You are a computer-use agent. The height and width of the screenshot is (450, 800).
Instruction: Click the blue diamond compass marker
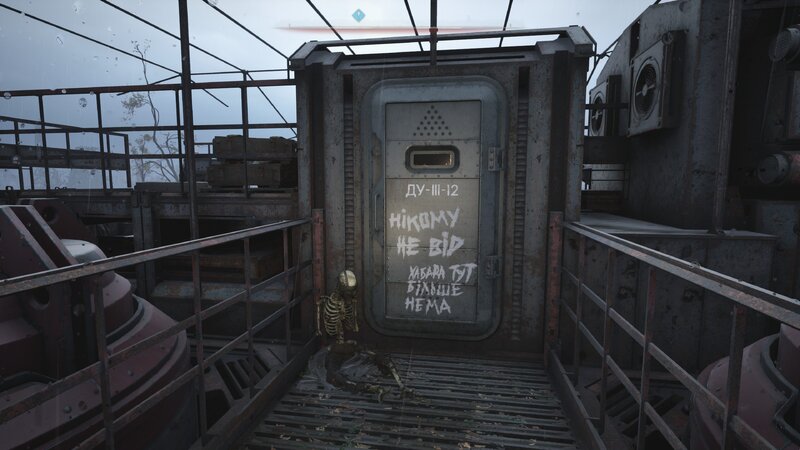(358, 15)
